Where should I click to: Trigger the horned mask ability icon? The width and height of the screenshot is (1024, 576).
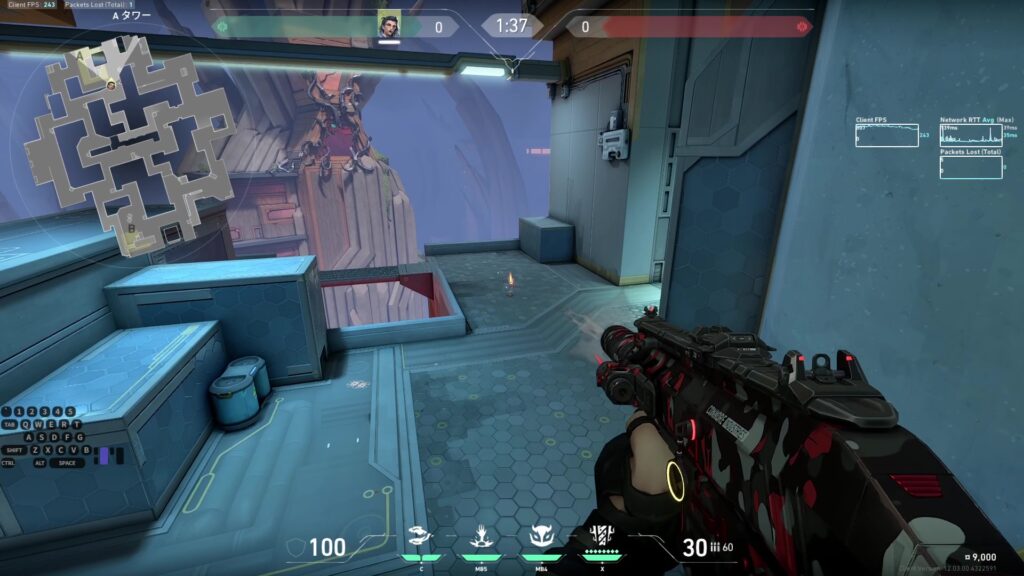[541, 535]
